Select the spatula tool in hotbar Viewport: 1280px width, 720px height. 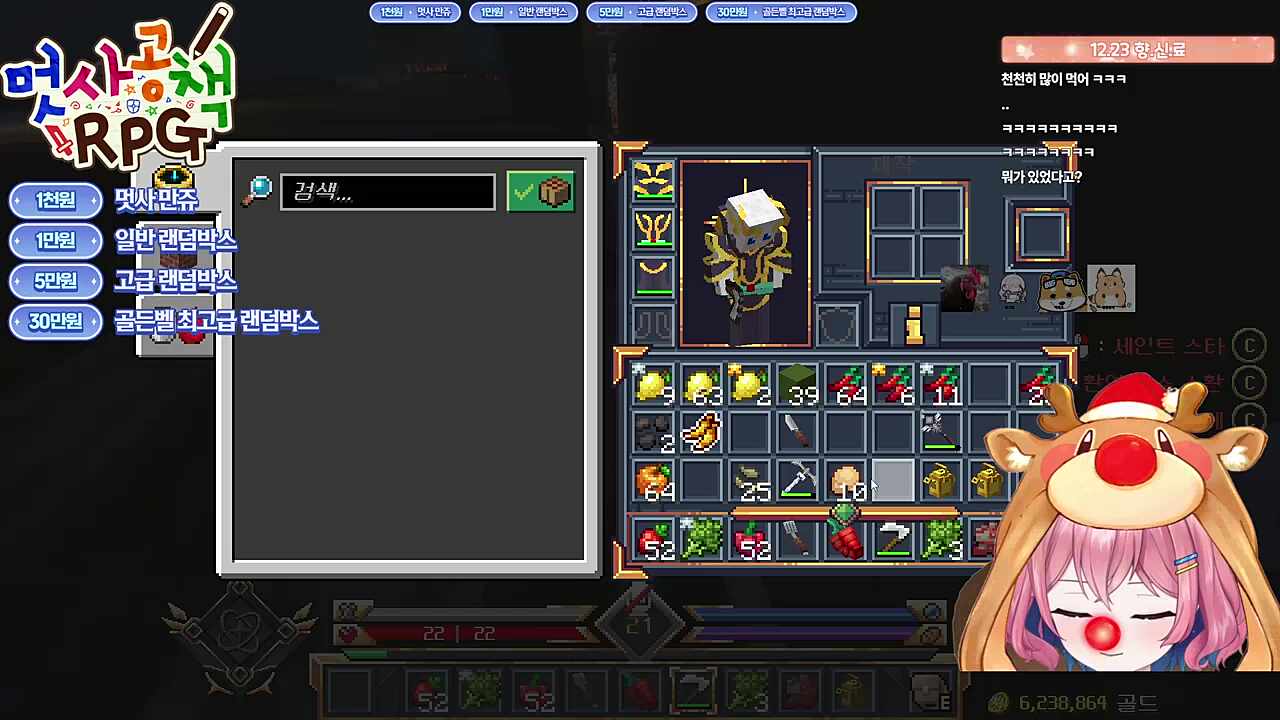point(797,540)
